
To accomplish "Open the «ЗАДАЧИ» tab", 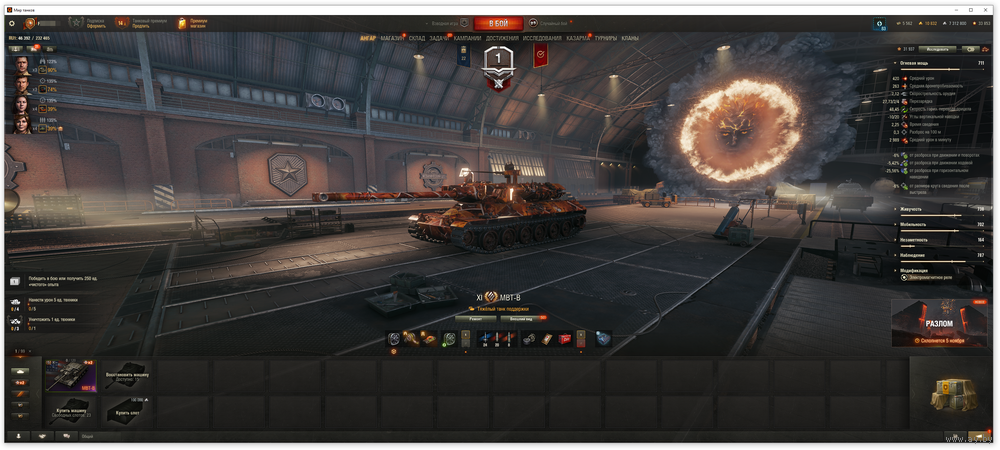I will (439, 38).
